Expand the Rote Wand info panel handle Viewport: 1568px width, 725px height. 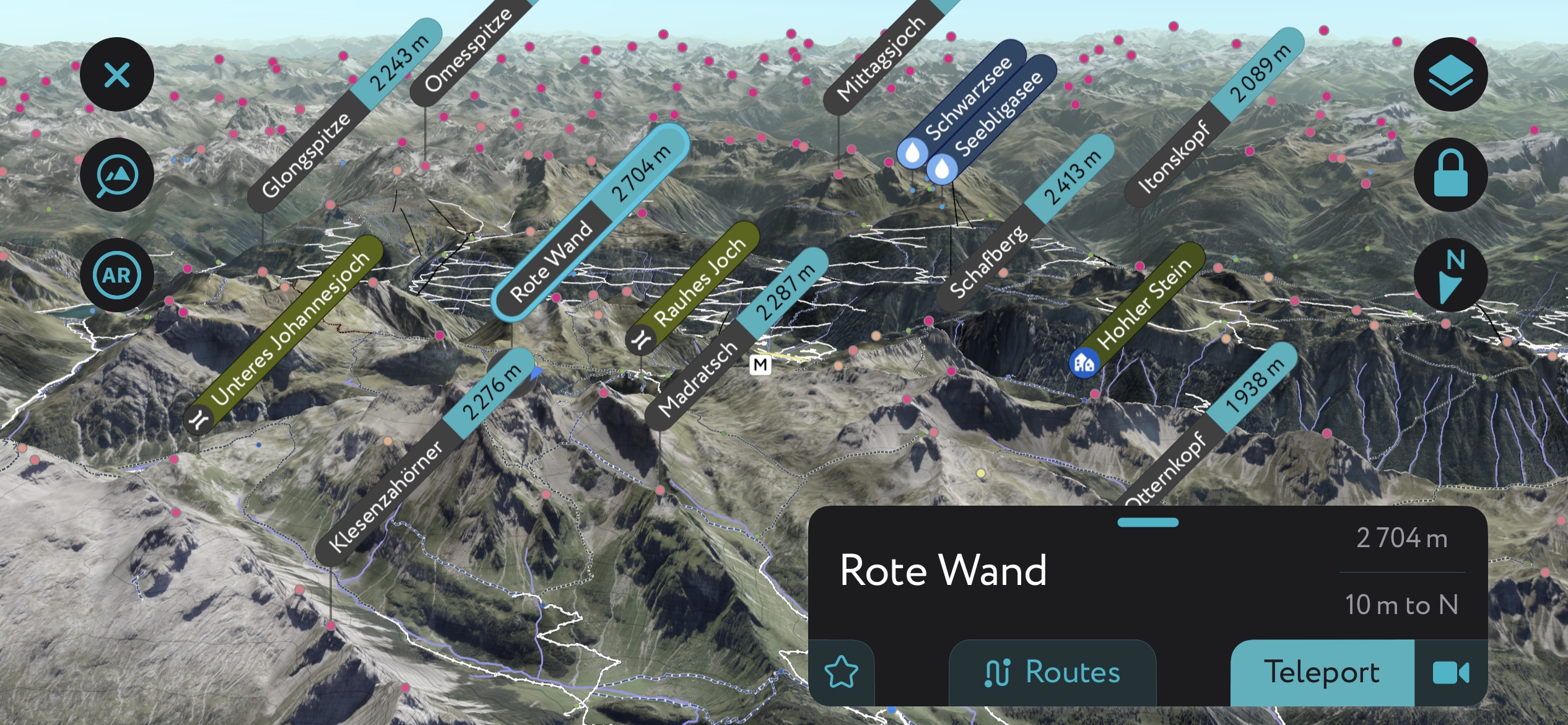[1148, 522]
